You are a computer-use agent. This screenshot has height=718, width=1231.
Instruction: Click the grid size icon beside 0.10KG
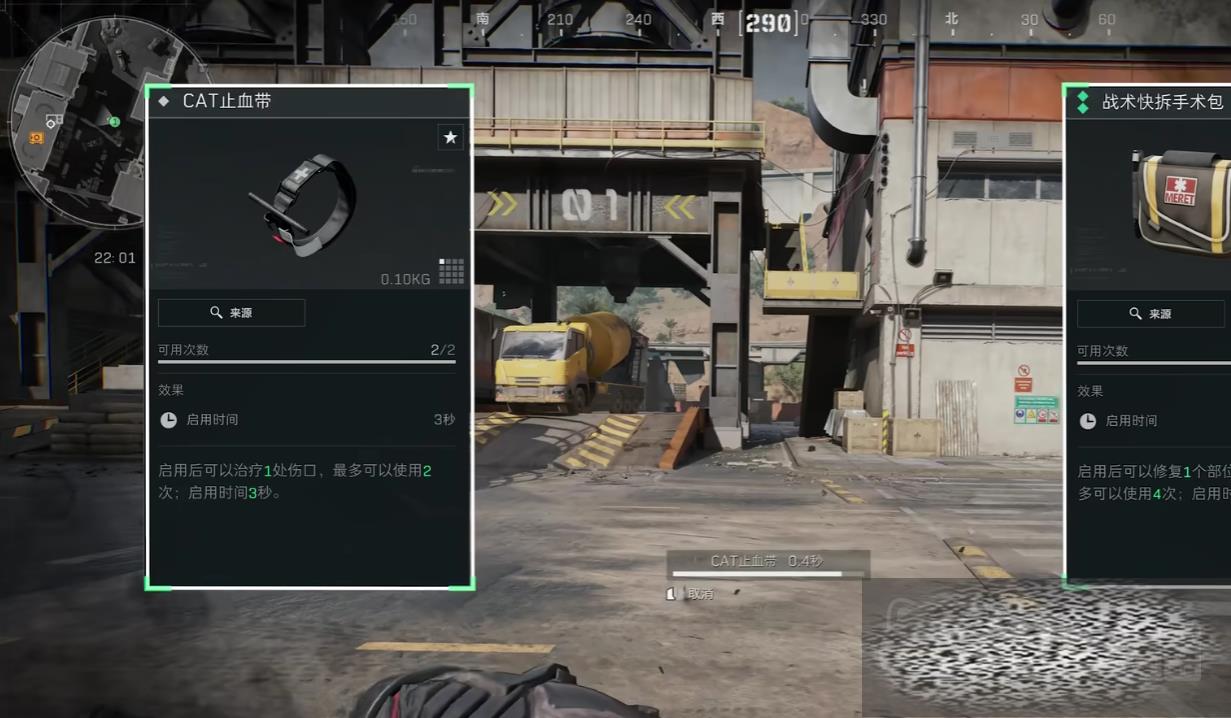[451, 271]
